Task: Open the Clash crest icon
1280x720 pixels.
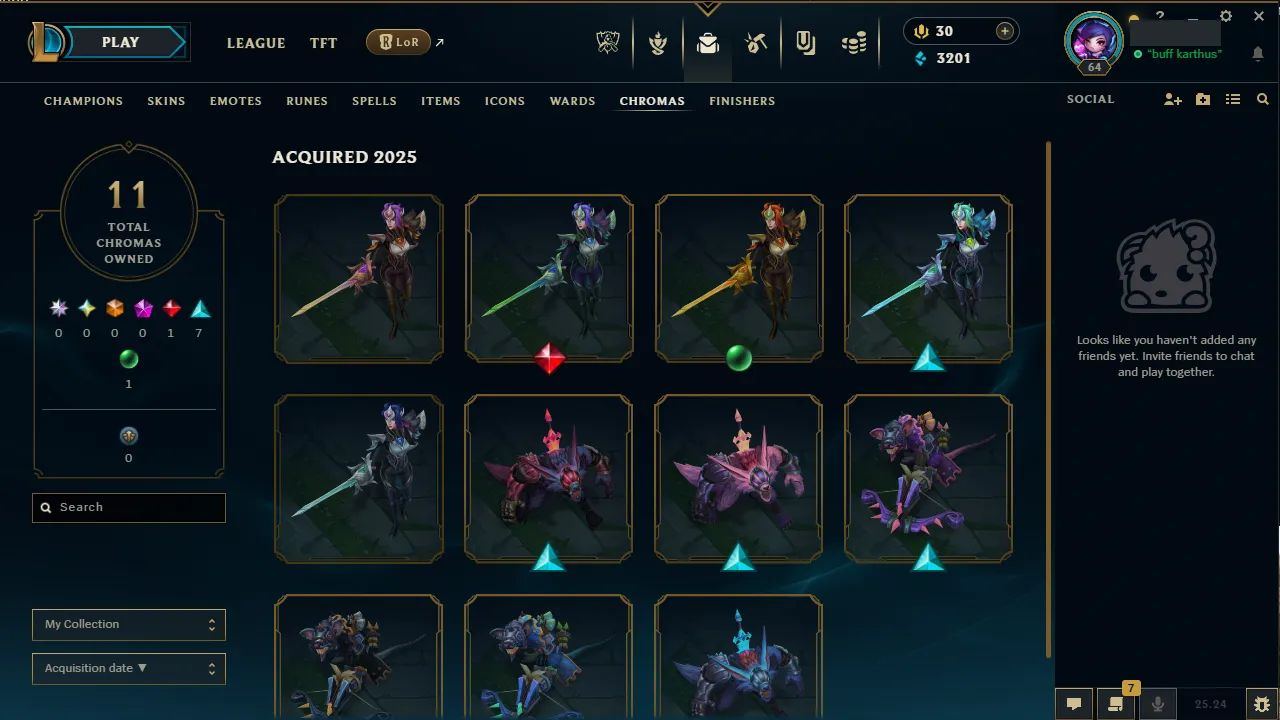Action: 659,42
